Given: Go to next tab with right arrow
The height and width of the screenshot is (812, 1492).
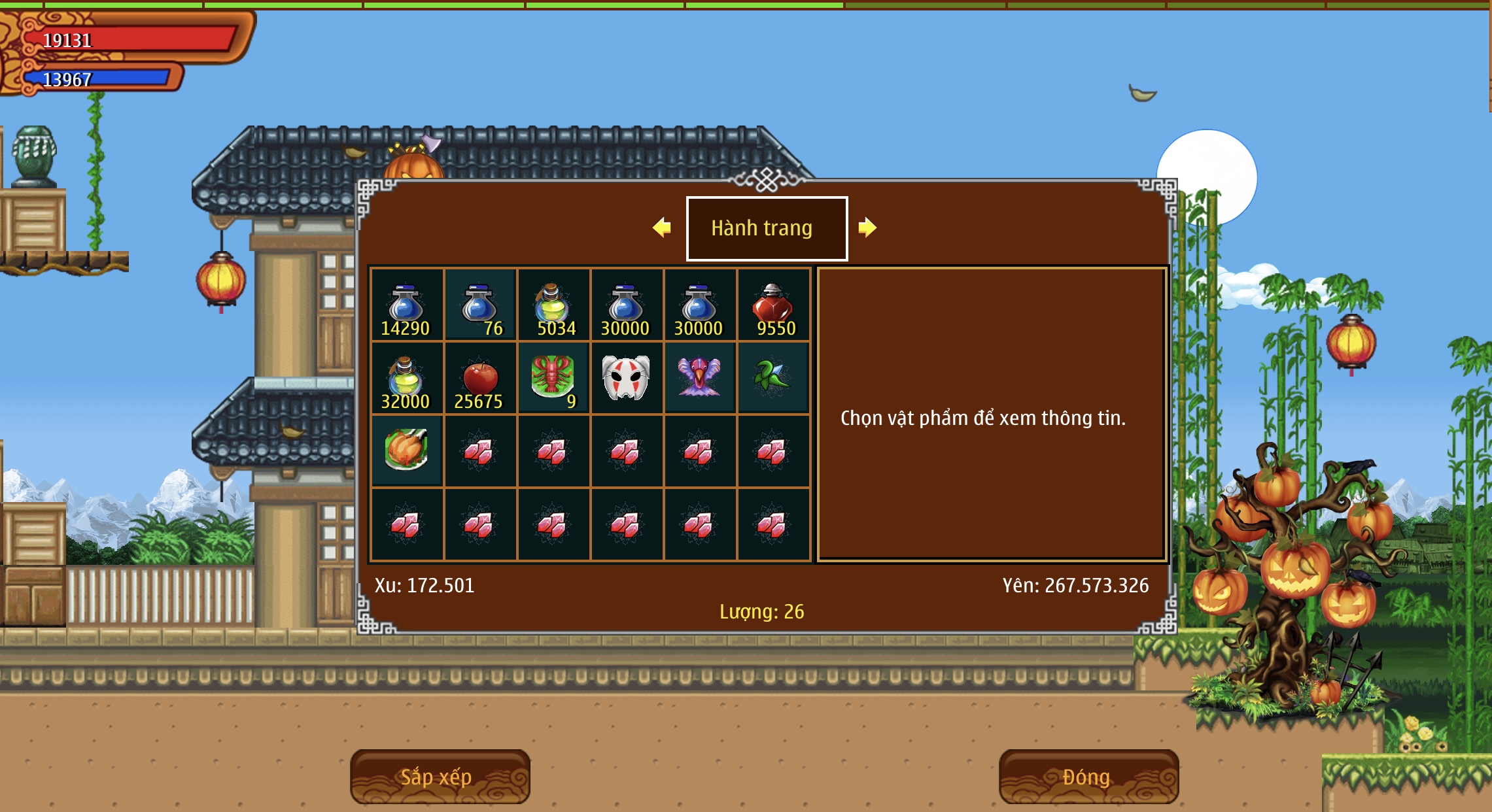Looking at the screenshot, I should pos(867,228).
